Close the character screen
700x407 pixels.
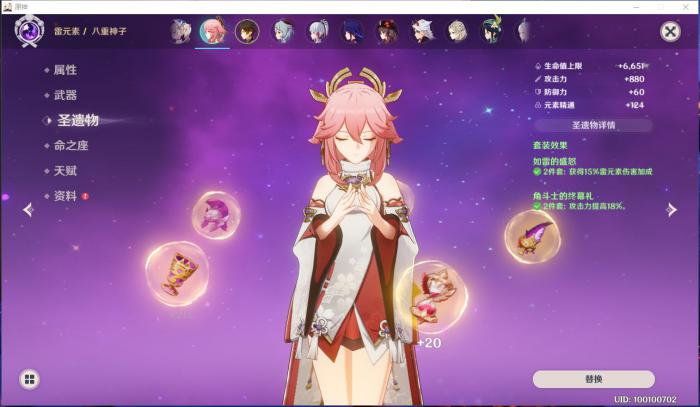670,32
